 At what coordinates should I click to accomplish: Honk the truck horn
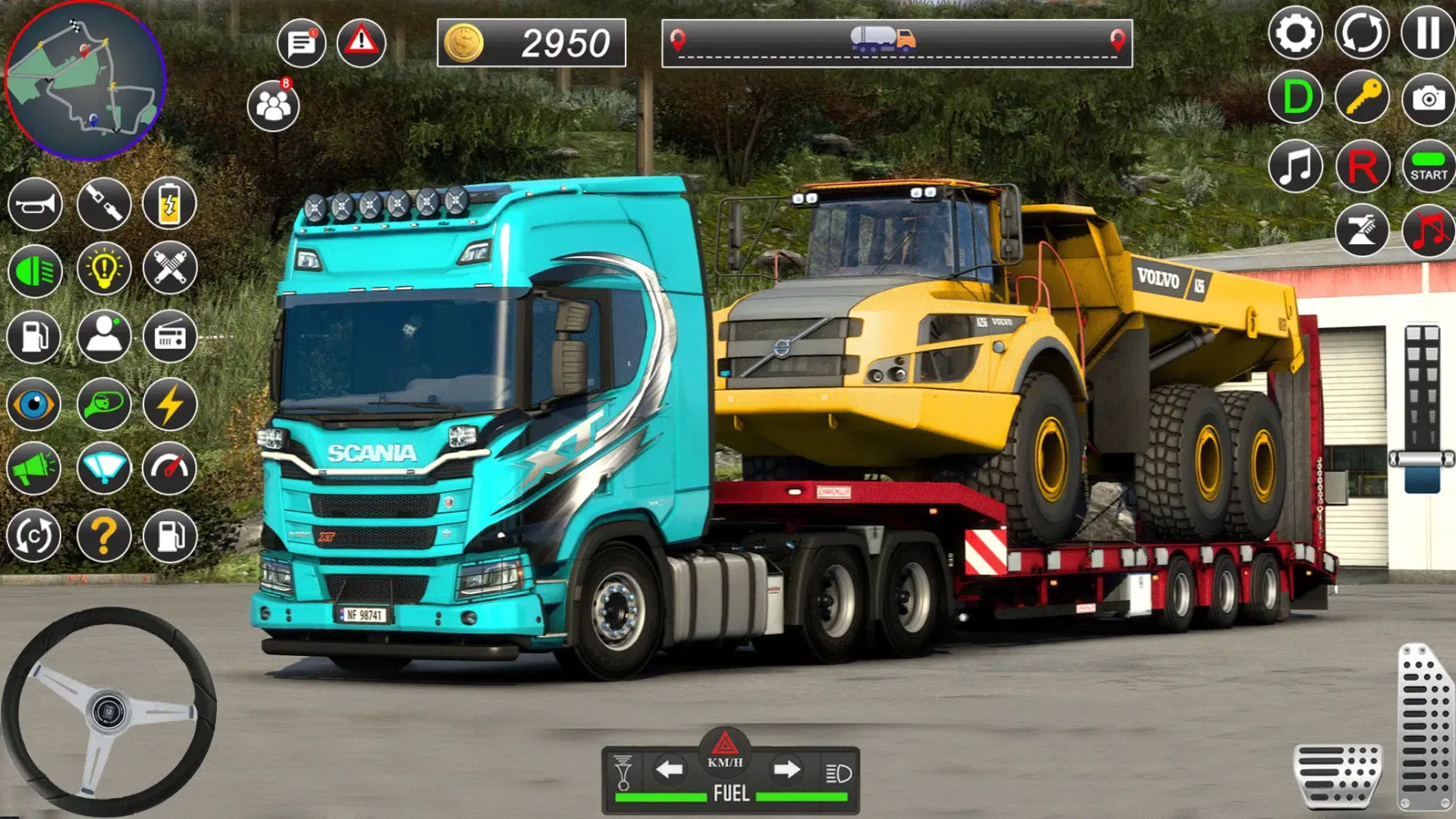[34, 204]
